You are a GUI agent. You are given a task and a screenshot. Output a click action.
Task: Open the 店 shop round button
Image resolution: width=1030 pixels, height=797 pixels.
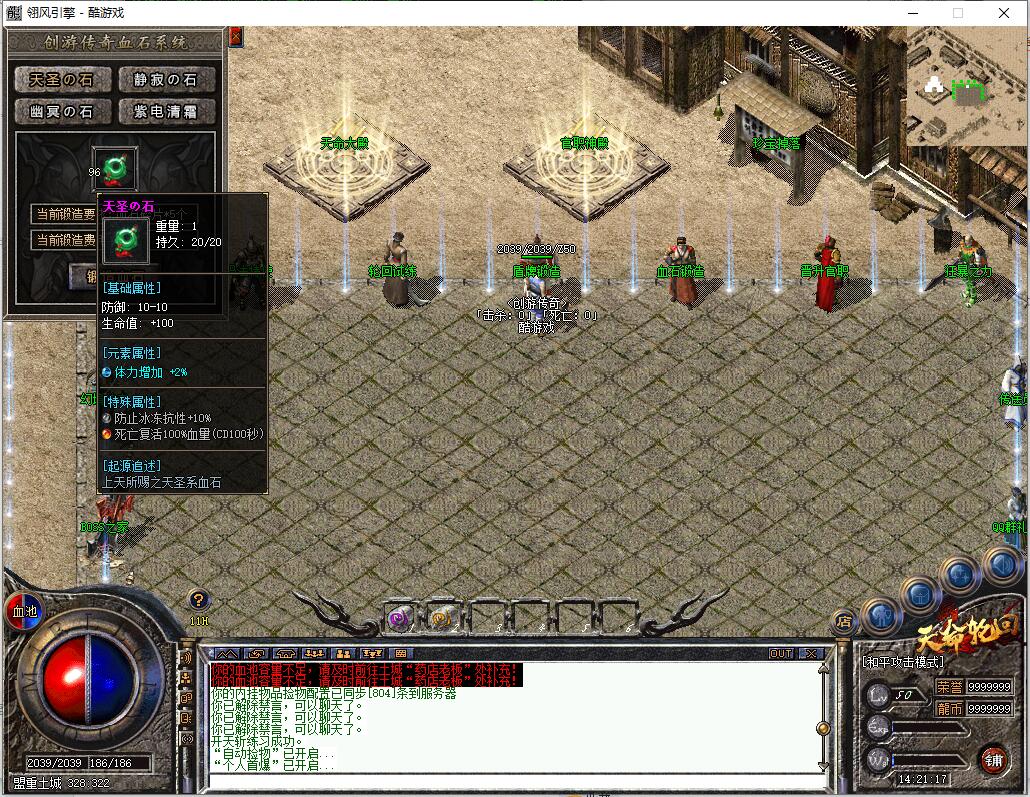click(844, 621)
